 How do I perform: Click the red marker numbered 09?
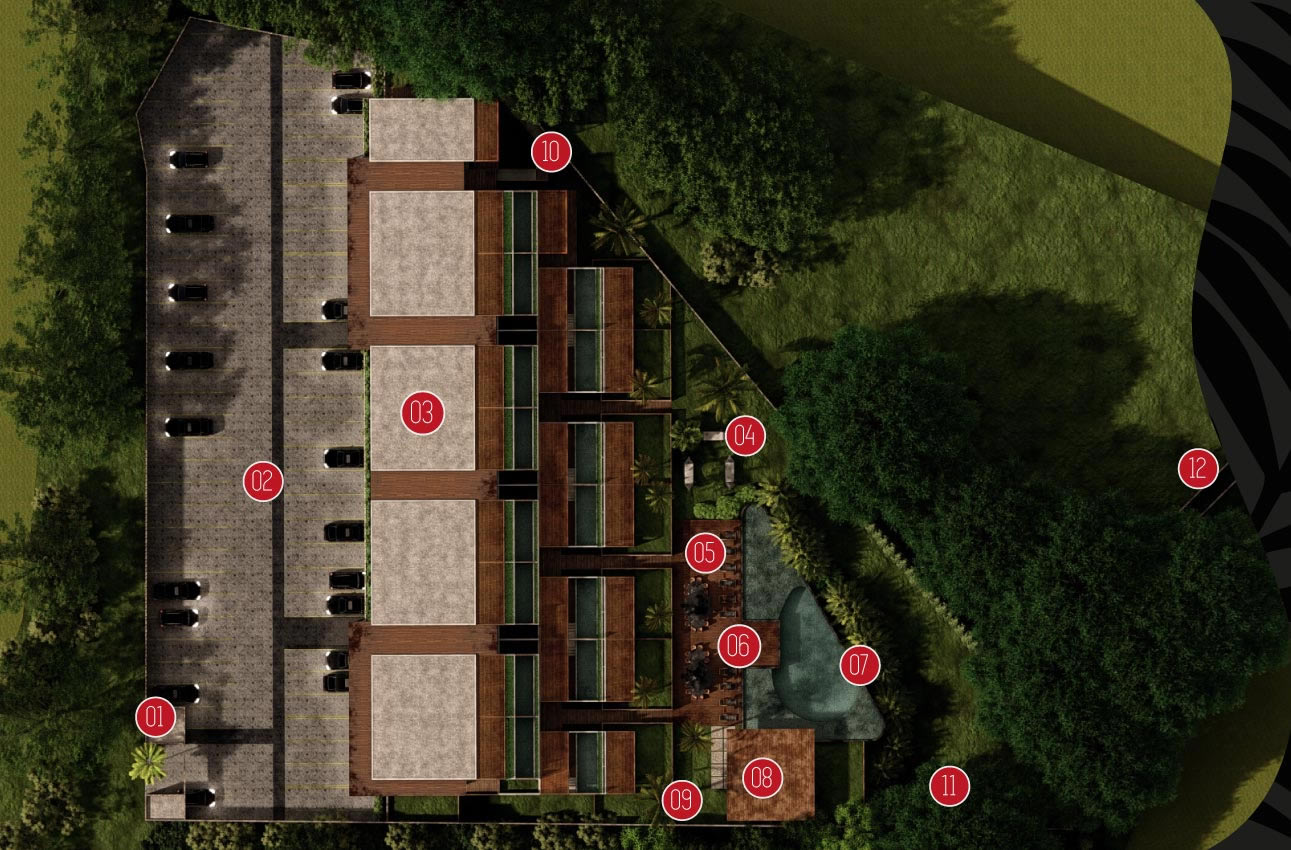pyautogui.click(x=681, y=800)
